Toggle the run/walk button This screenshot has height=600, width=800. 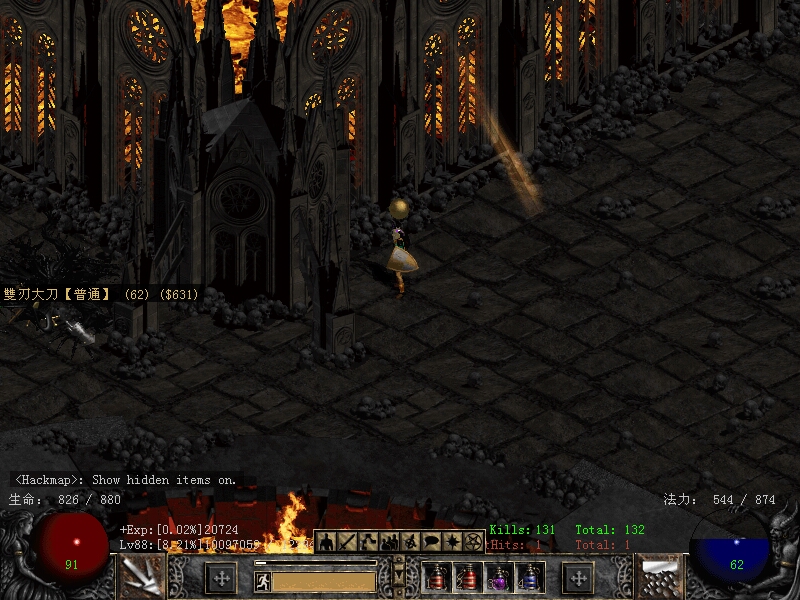262,579
